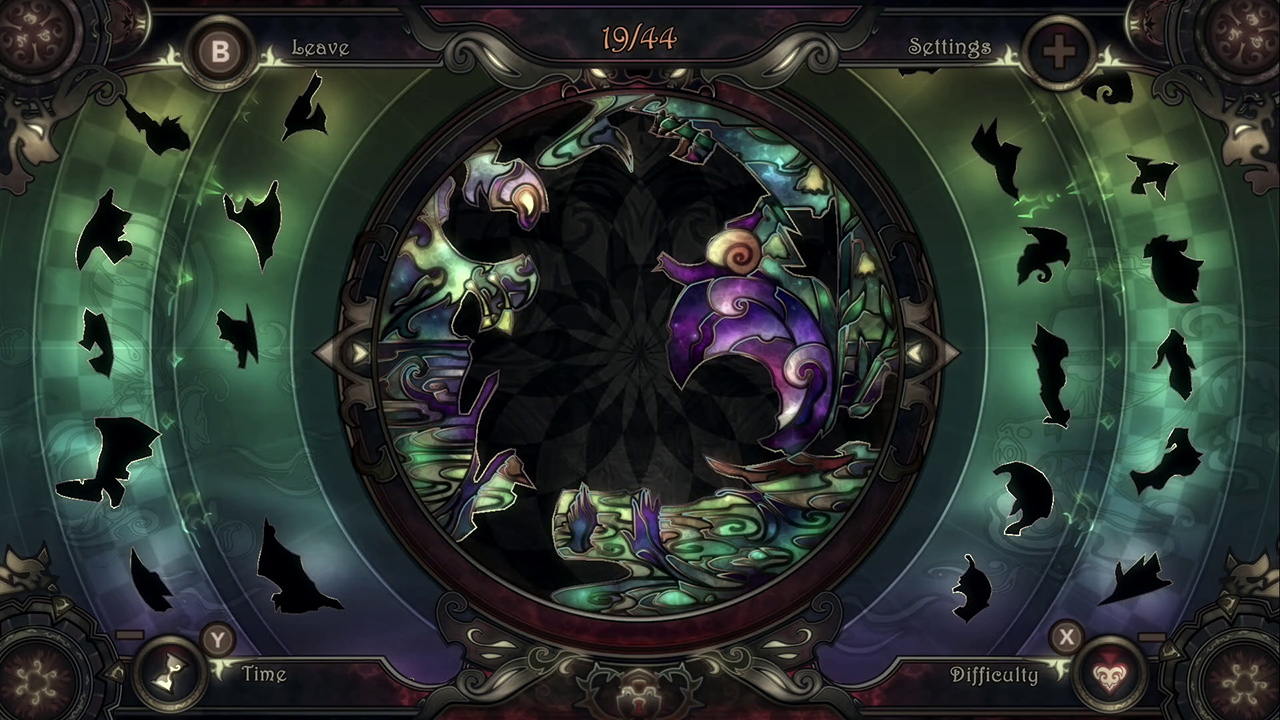Click the rosette medallion in the bottom-left corner
The image size is (1280, 720).
[37, 683]
